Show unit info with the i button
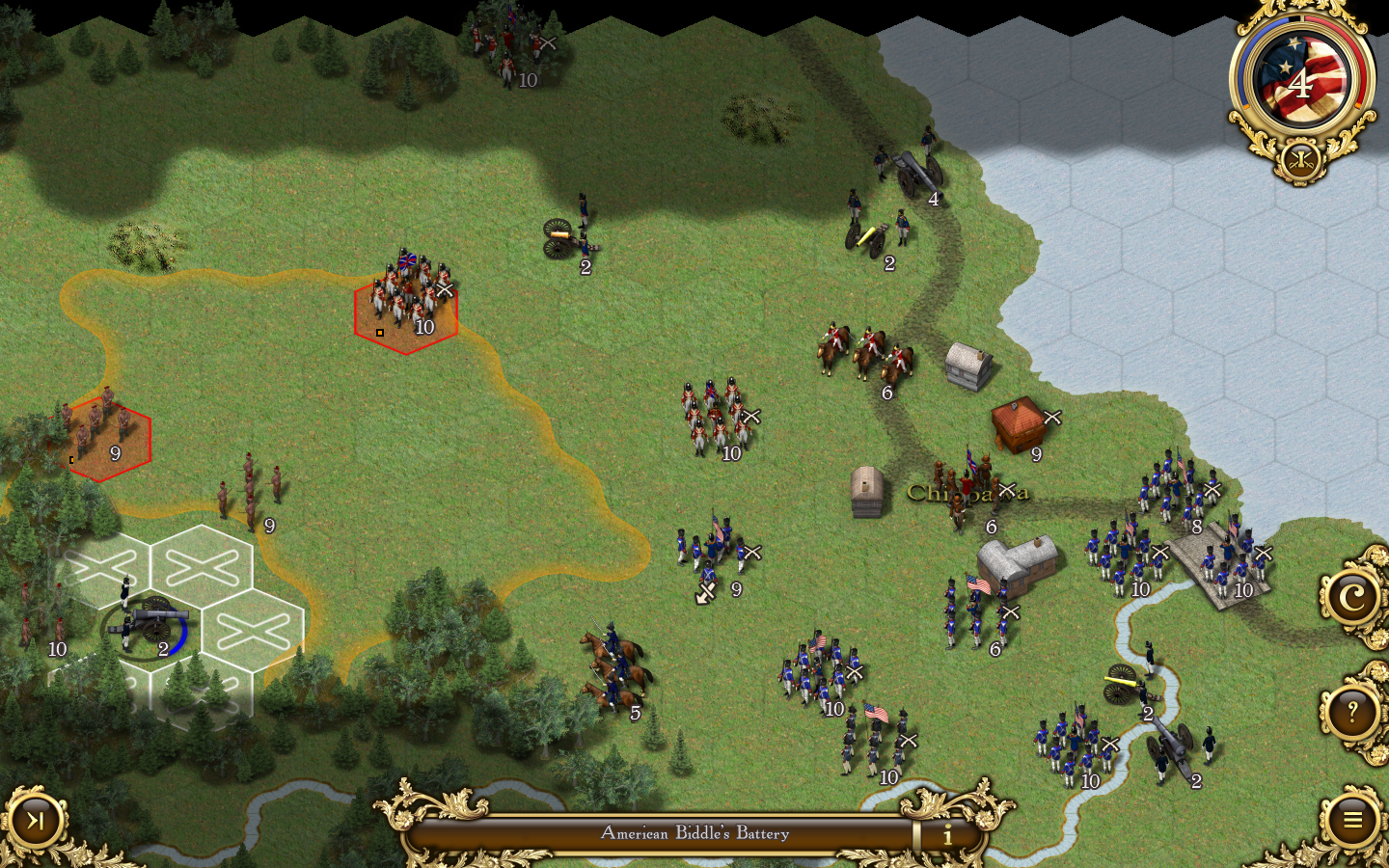 point(947,834)
